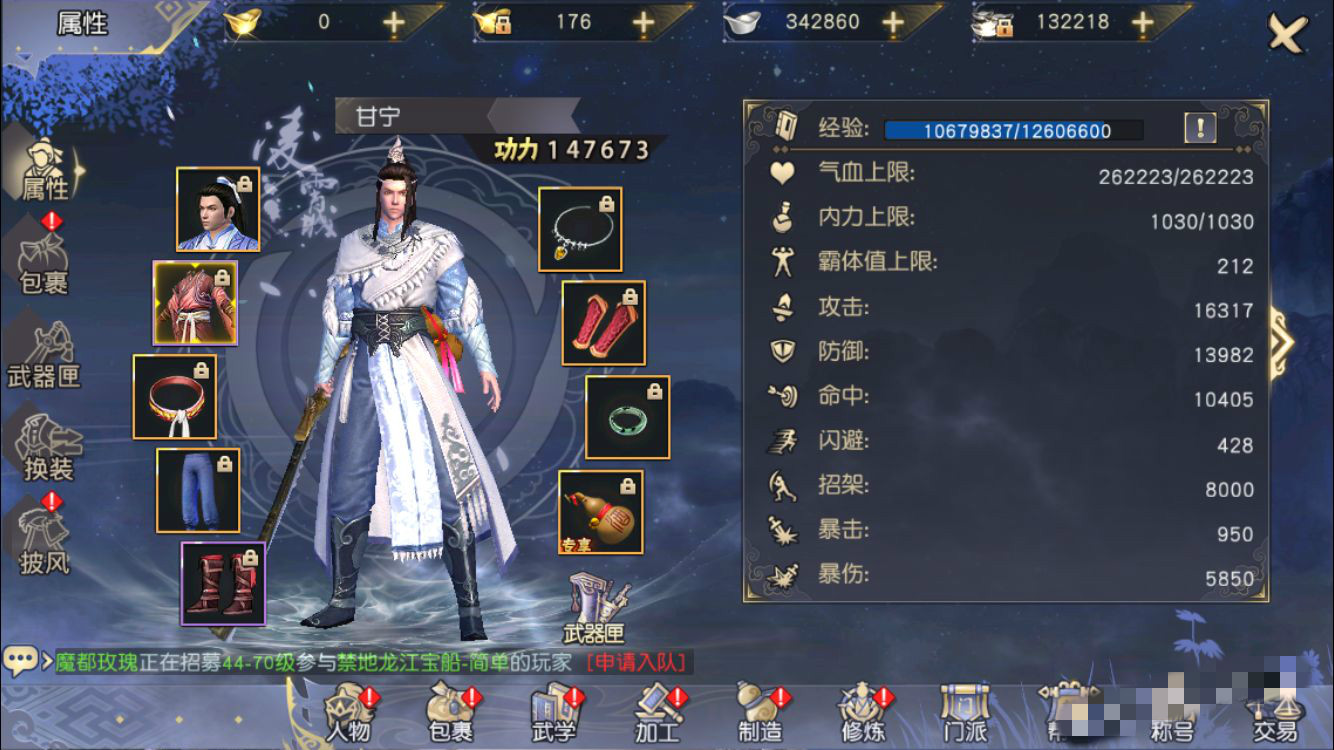This screenshot has height=750, width=1334.
Task: Apply to join via 申请入队
Action: (x=639, y=662)
